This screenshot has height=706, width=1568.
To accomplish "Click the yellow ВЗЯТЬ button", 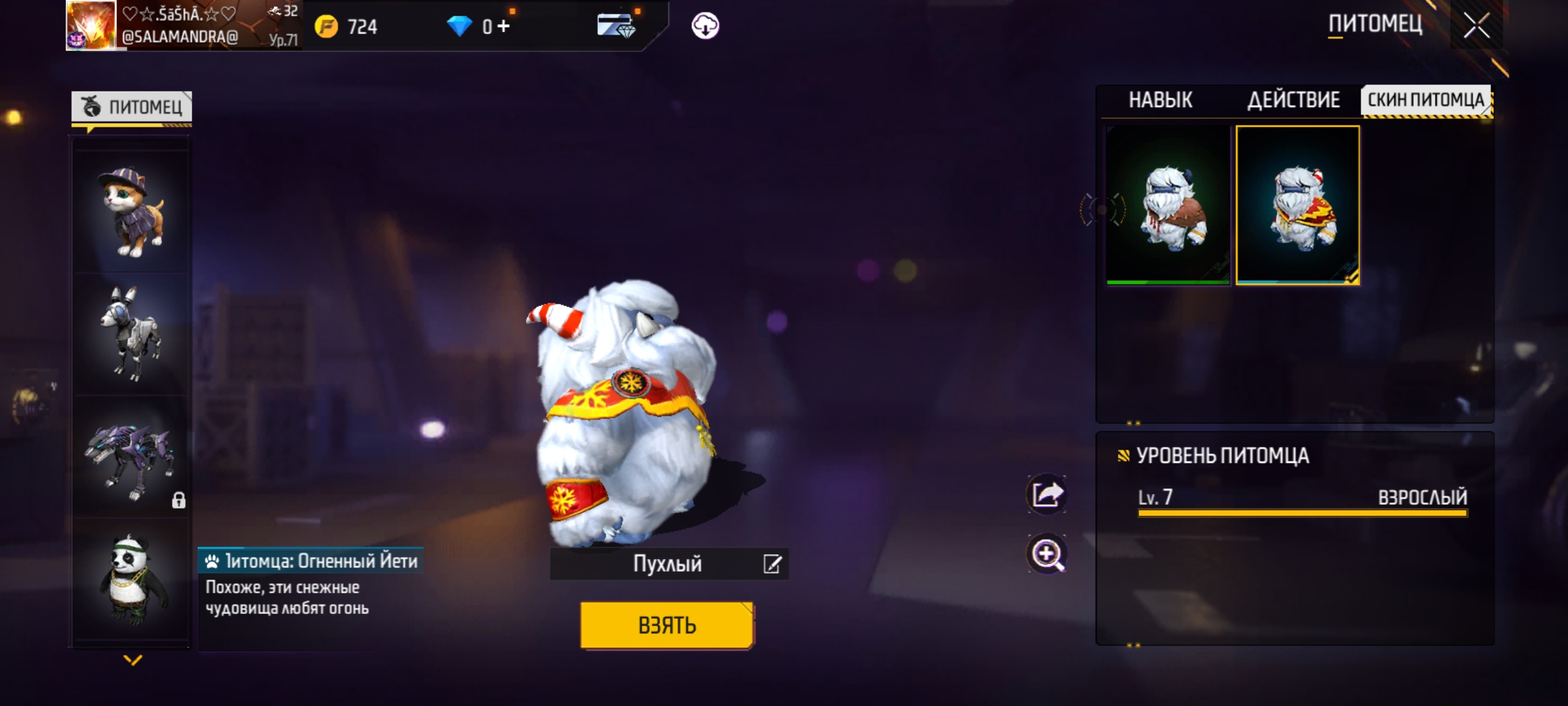I will (667, 625).
